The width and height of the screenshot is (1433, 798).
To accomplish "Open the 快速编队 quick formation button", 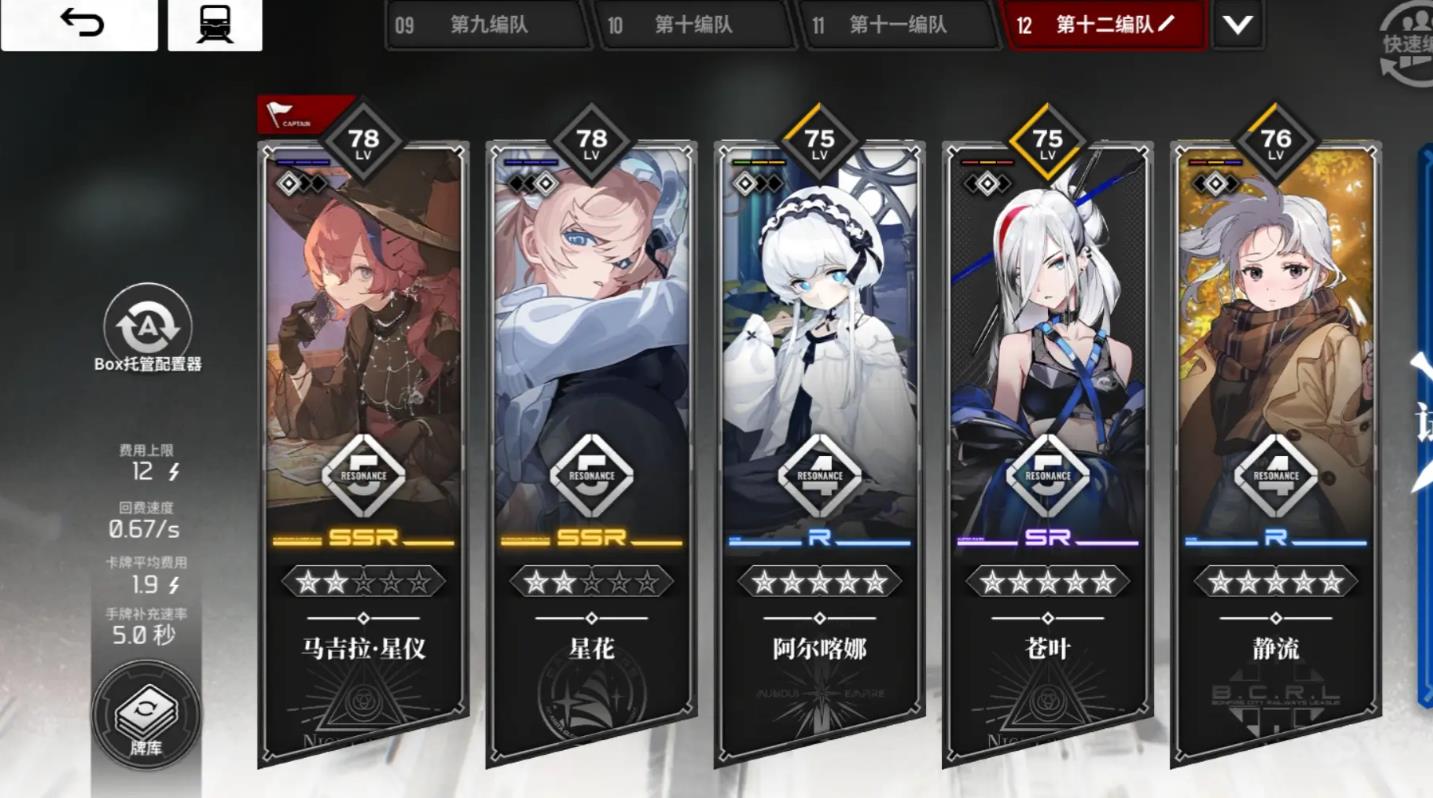I will 1410,43.
